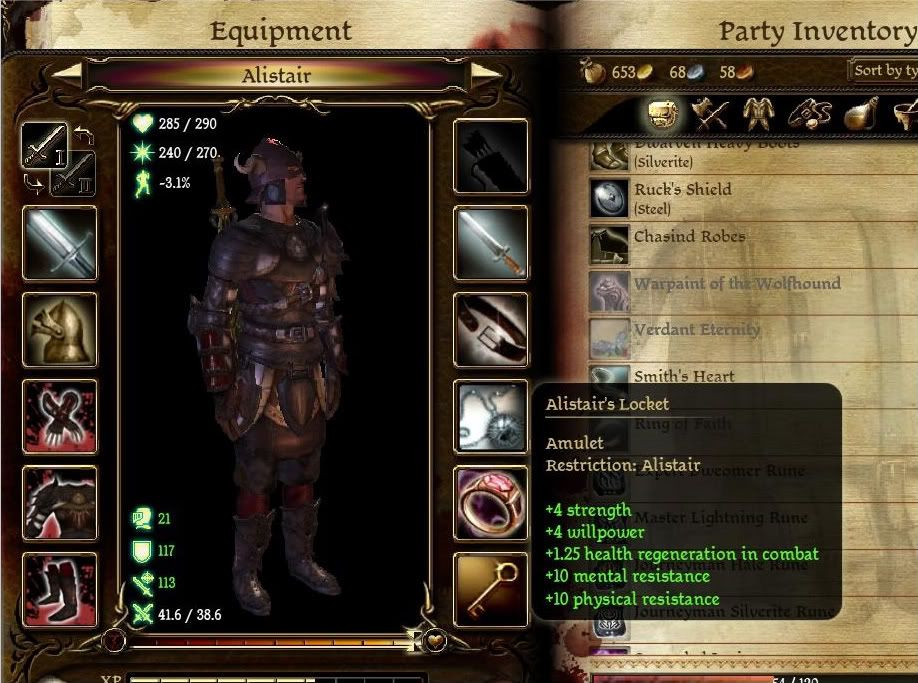Screen dimensions: 918x683
Task: Select the equipped belt slot
Action: (490, 329)
